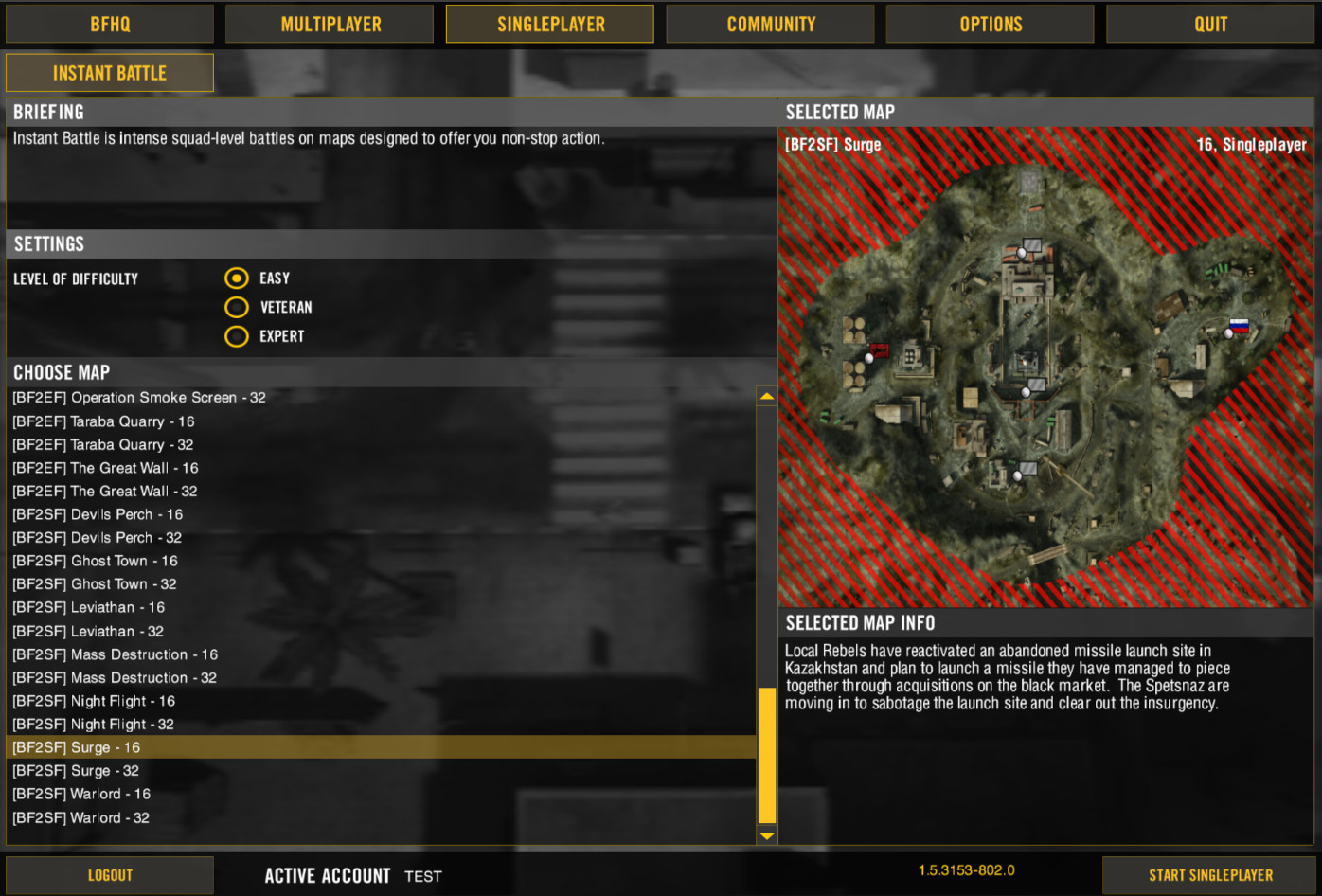Image resolution: width=1322 pixels, height=896 pixels.
Task: Click the scroll-up arrow above the map list
Action: [x=766, y=395]
